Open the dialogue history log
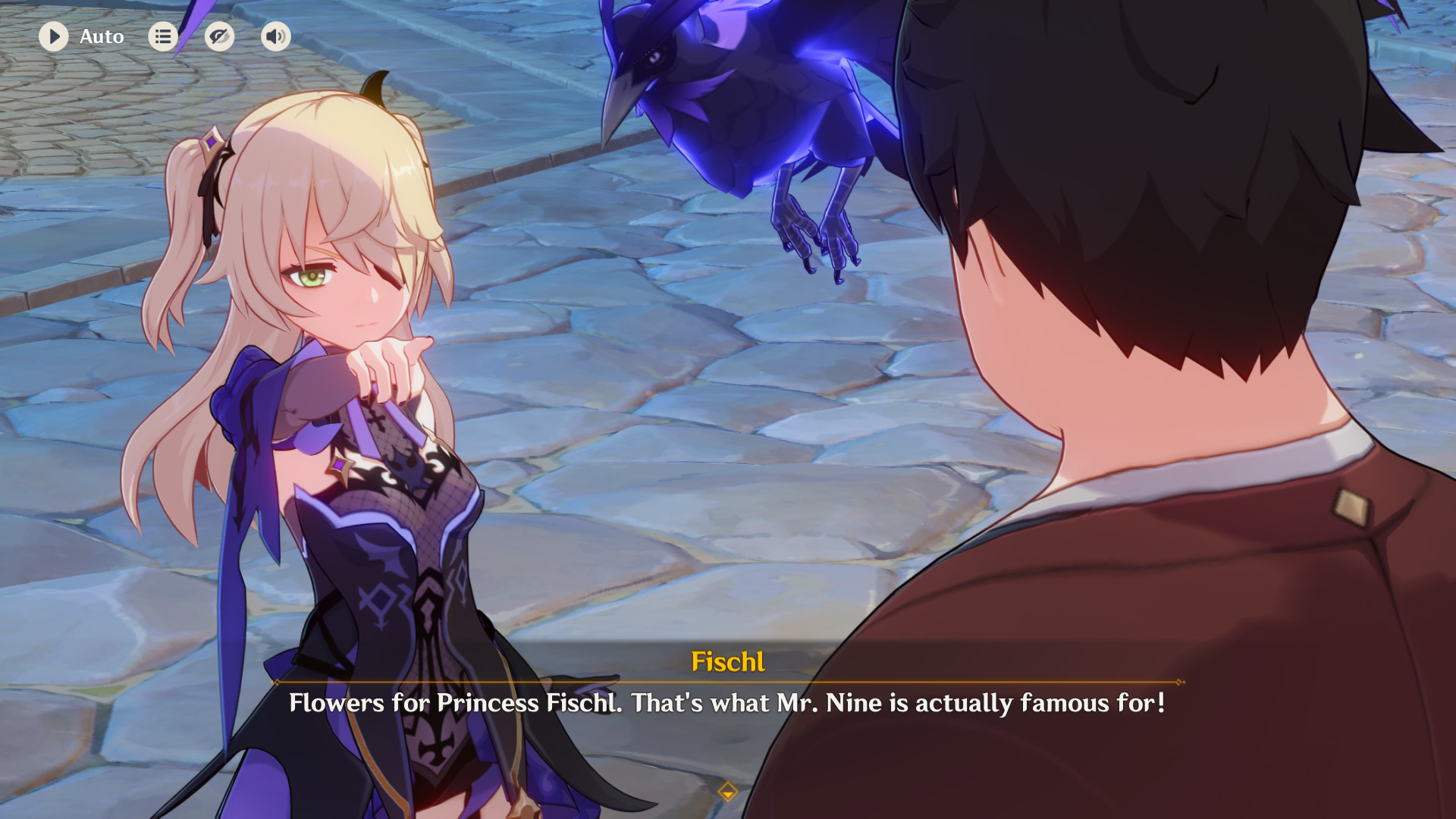 pos(163,36)
